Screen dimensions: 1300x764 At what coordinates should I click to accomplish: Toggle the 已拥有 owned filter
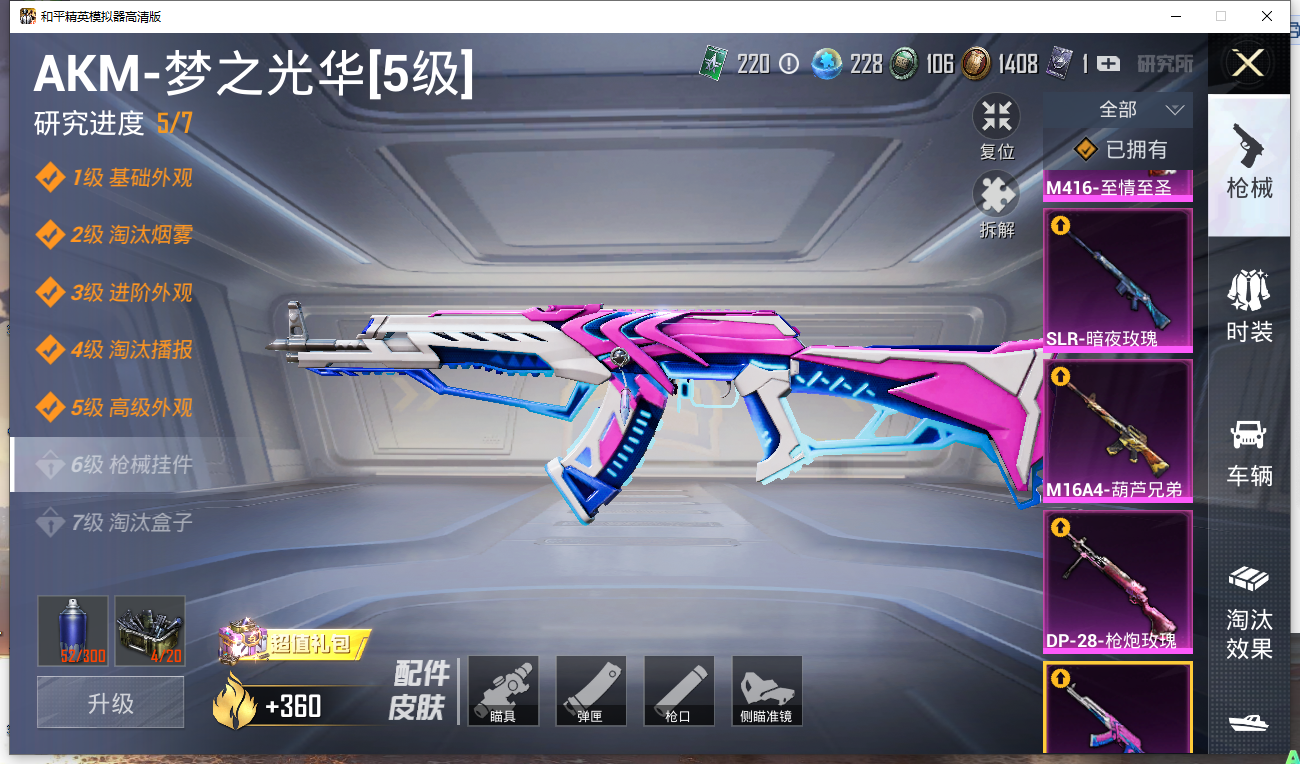coord(1120,150)
